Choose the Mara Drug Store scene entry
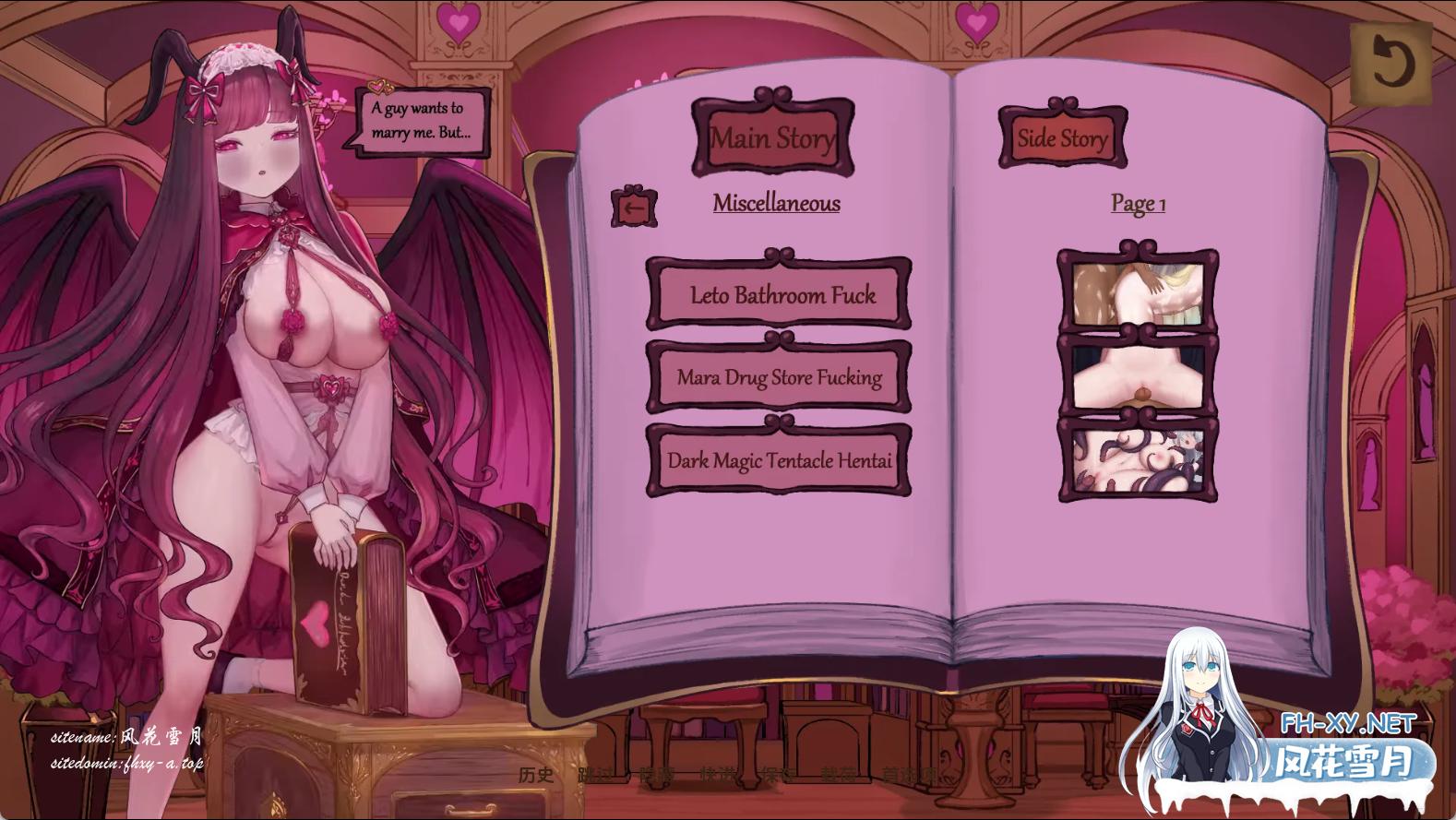This screenshot has width=1456, height=820. coord(779,377)
